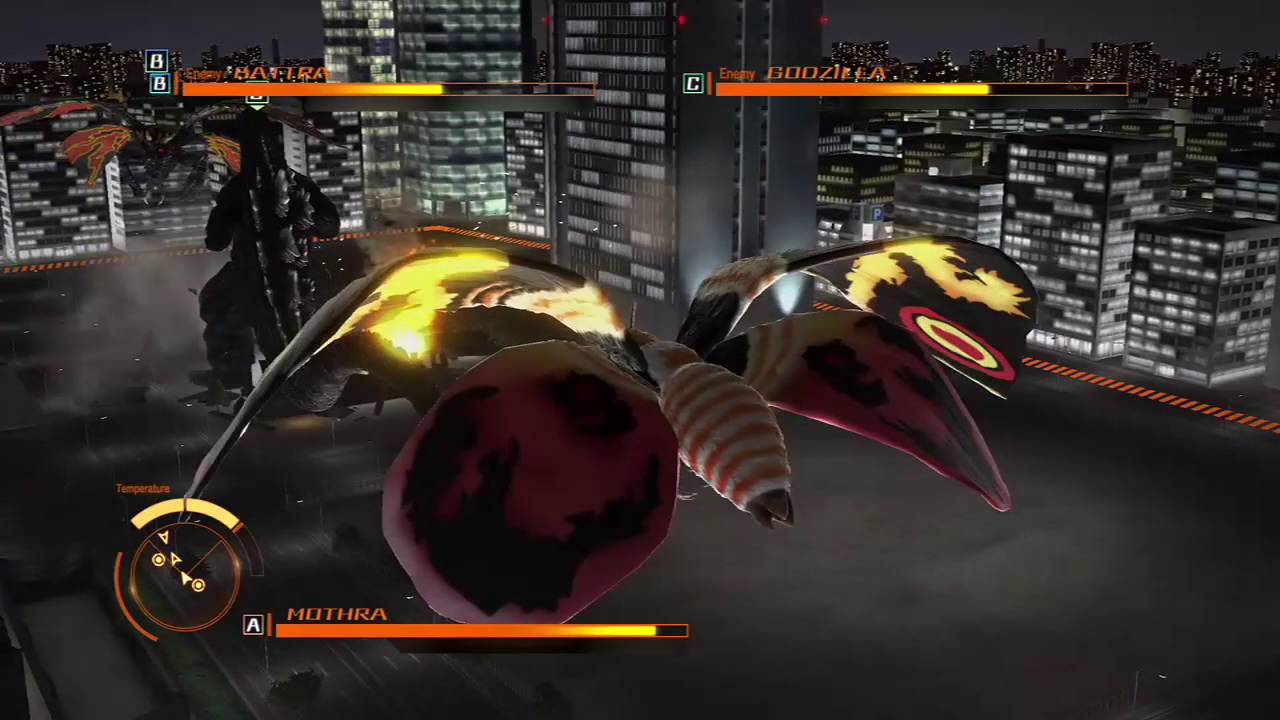Select the MOTHRA name label
Viewport: 1280px width, 720px height.
coord(337,613)
